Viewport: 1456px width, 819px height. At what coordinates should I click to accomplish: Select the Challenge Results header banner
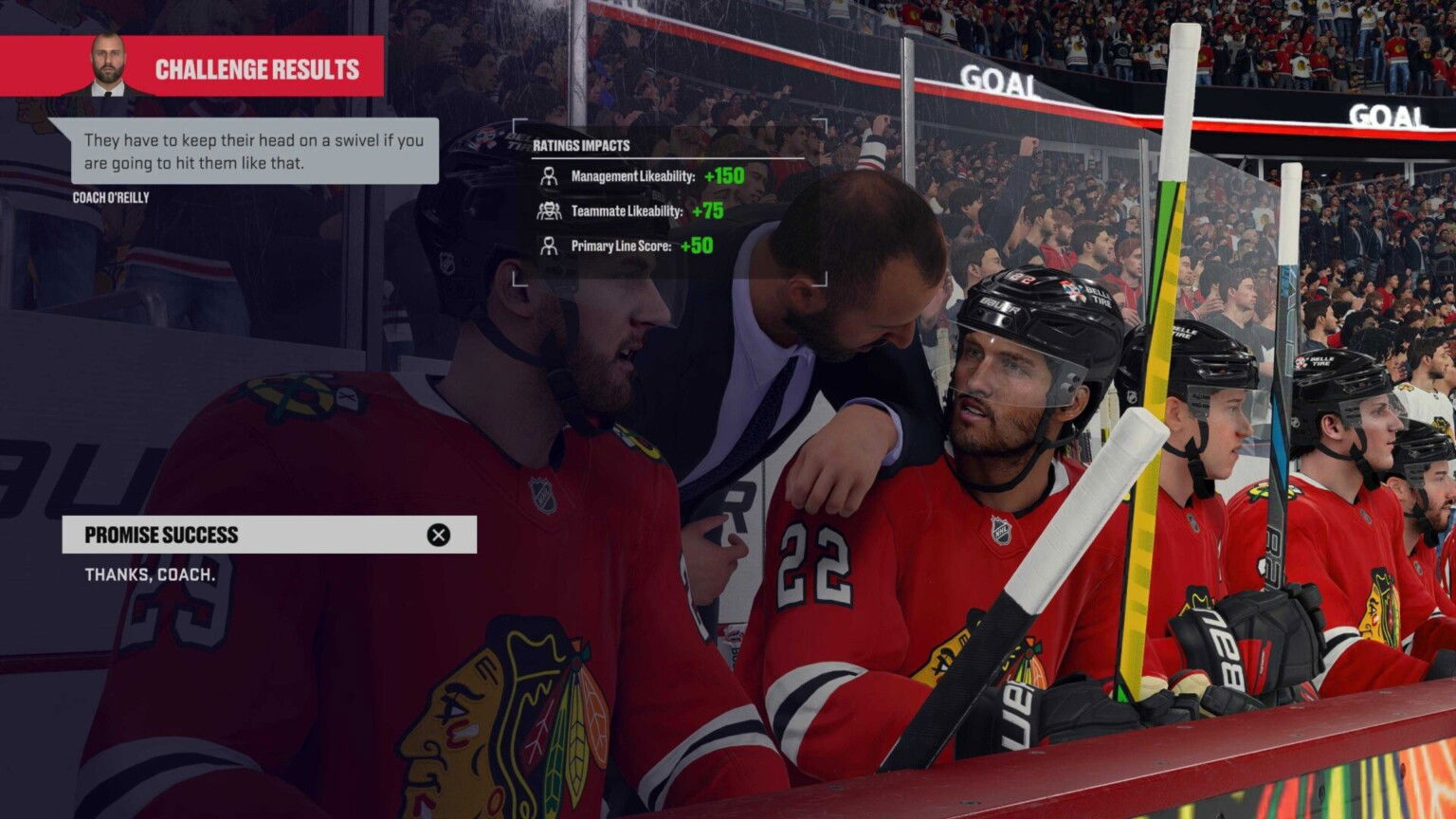pos(256,69)
